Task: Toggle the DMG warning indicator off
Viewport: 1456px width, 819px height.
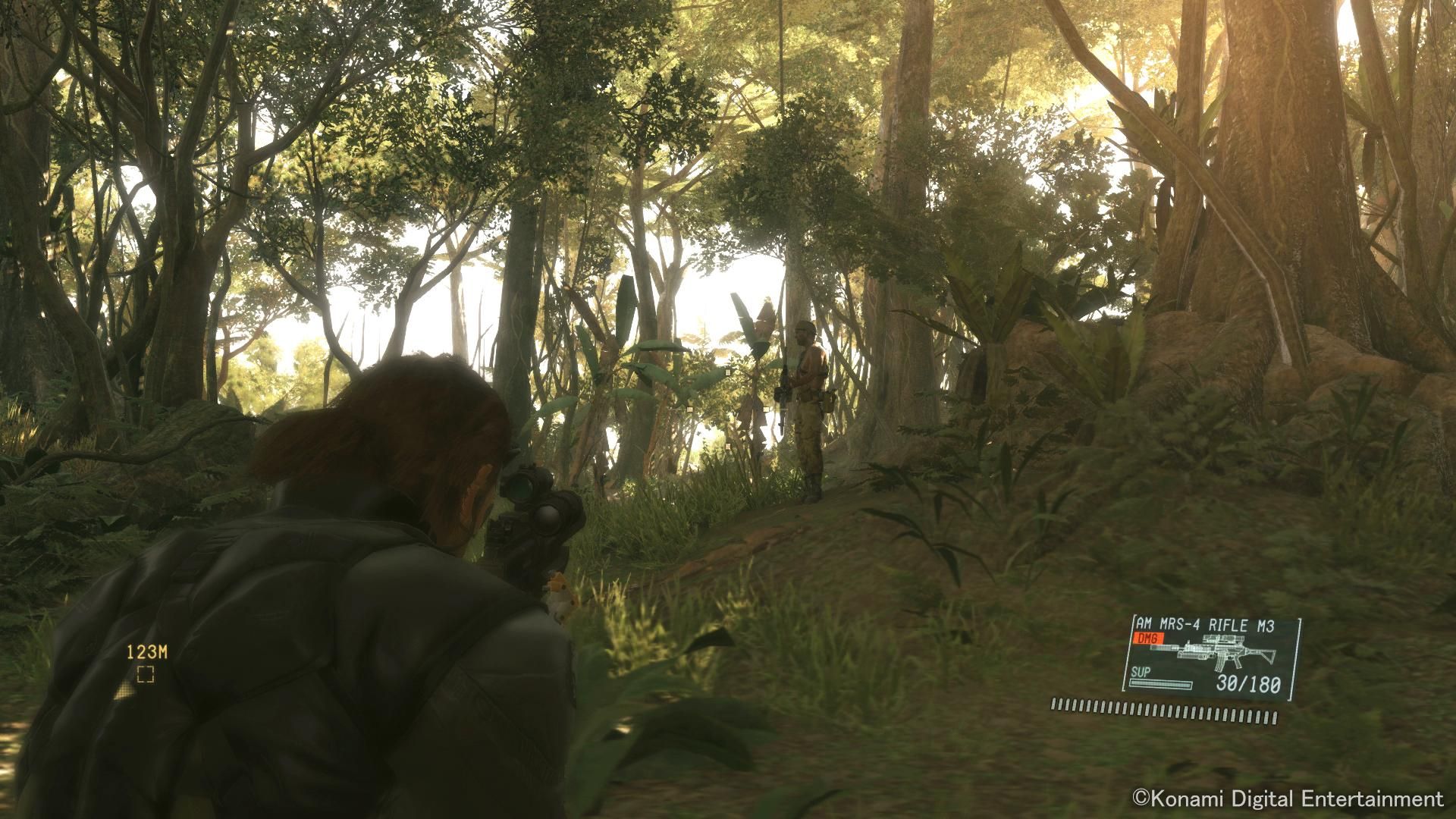Action: pyautogui.click(x=1149, y=638)
